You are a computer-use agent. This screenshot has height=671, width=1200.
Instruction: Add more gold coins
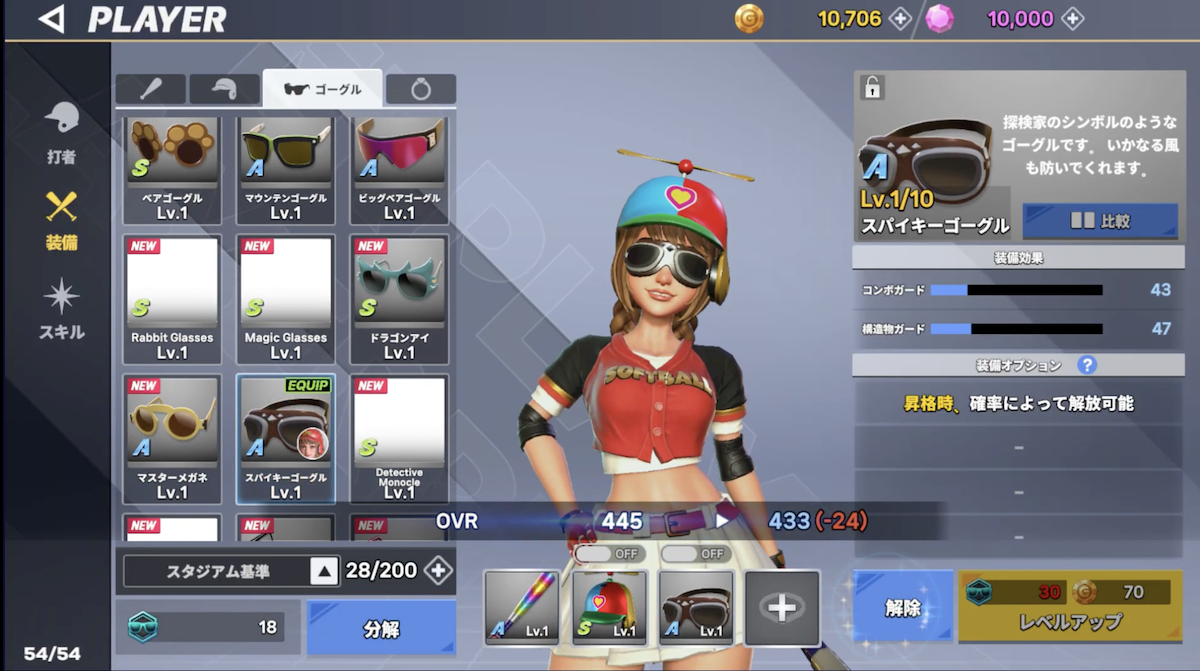(900, 19)
